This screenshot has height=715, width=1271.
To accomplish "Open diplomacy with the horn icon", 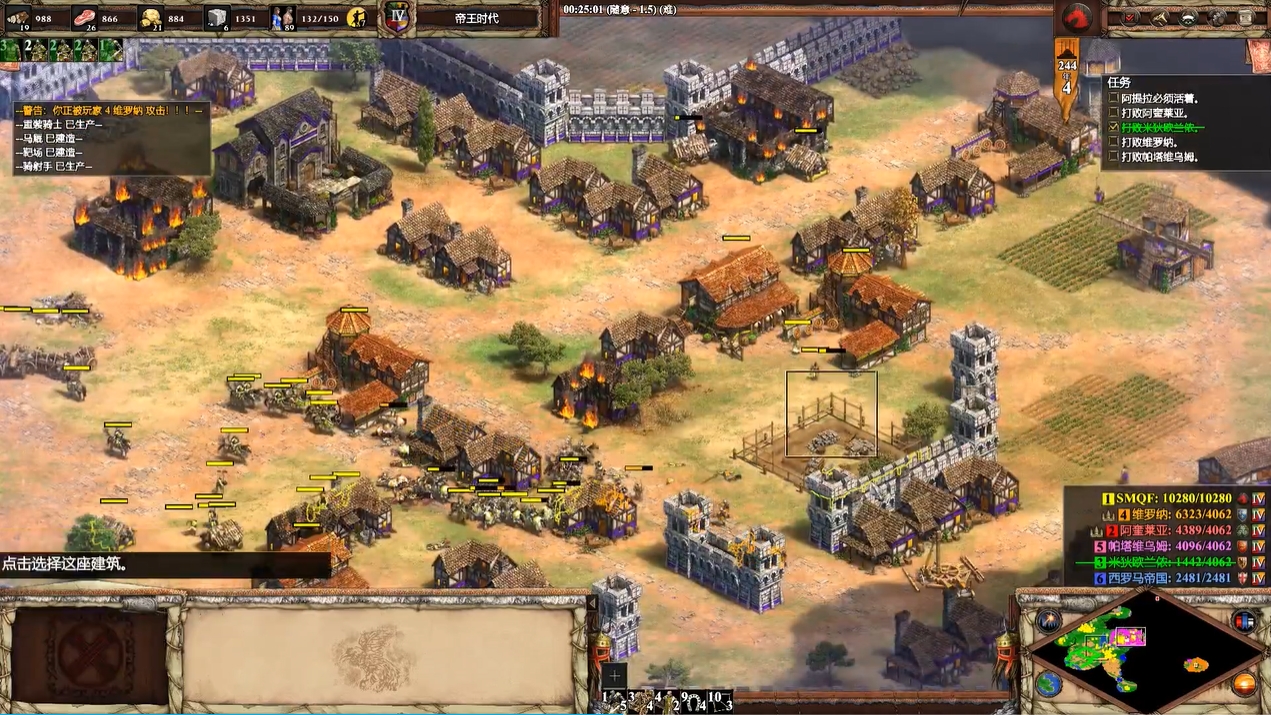I will coord(1160,17).
